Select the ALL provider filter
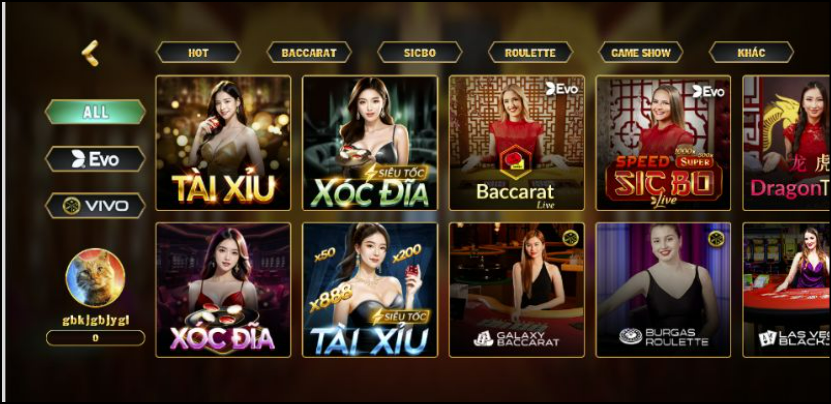 coord(96,112)
